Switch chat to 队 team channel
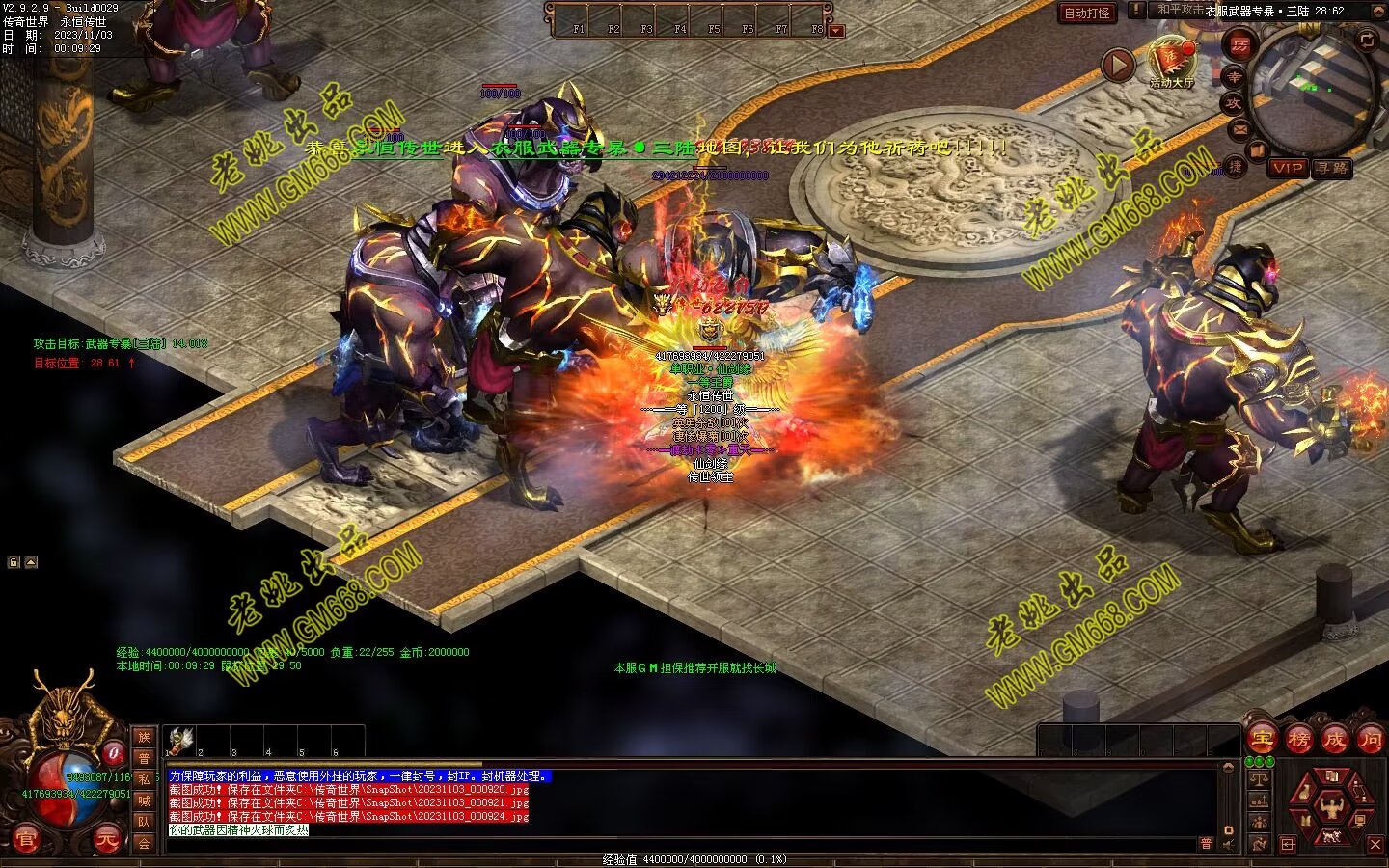1389x868 pixels. [x=144, y=822]
